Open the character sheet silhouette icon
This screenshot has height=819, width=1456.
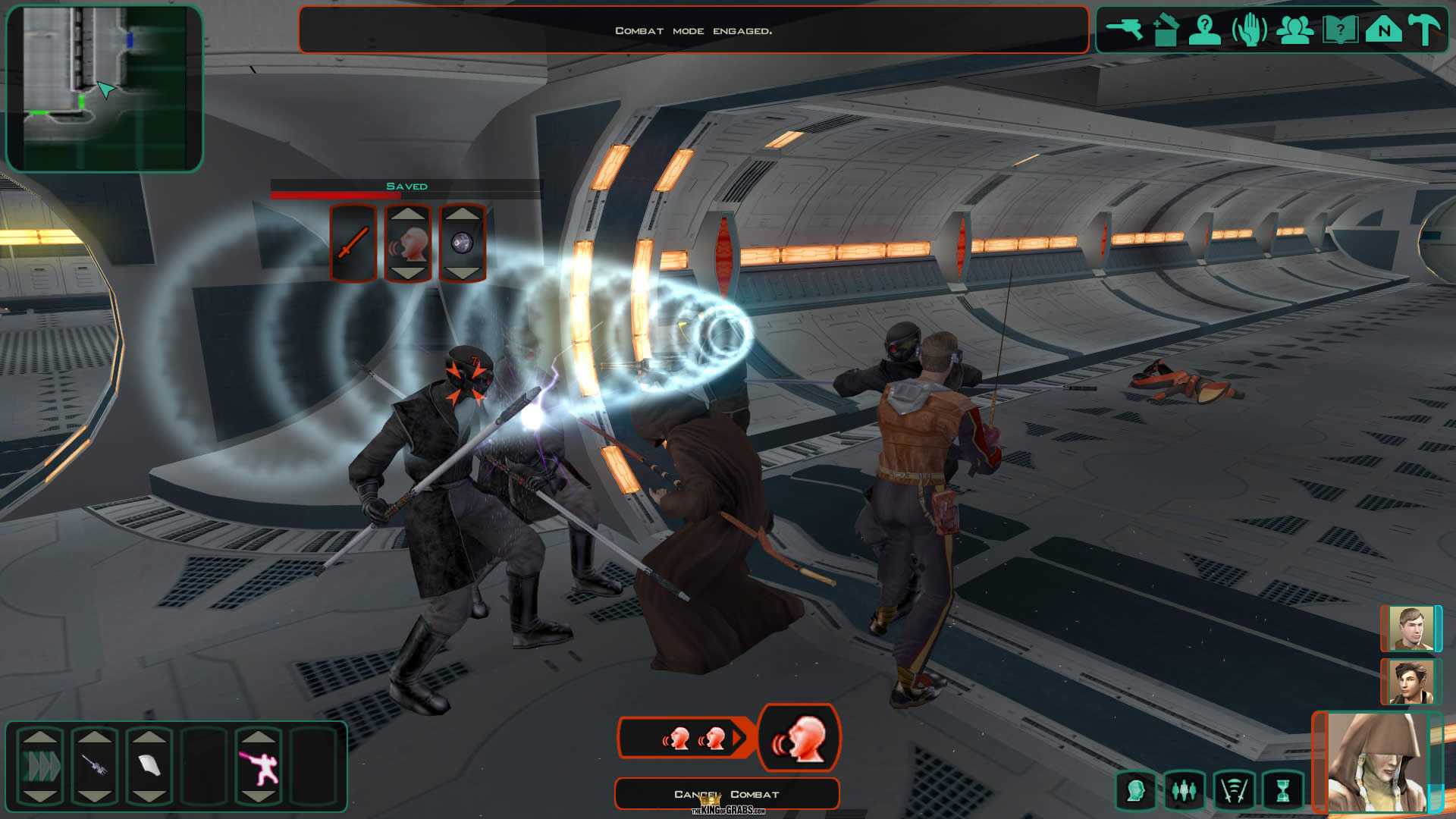click(1204, 30)
